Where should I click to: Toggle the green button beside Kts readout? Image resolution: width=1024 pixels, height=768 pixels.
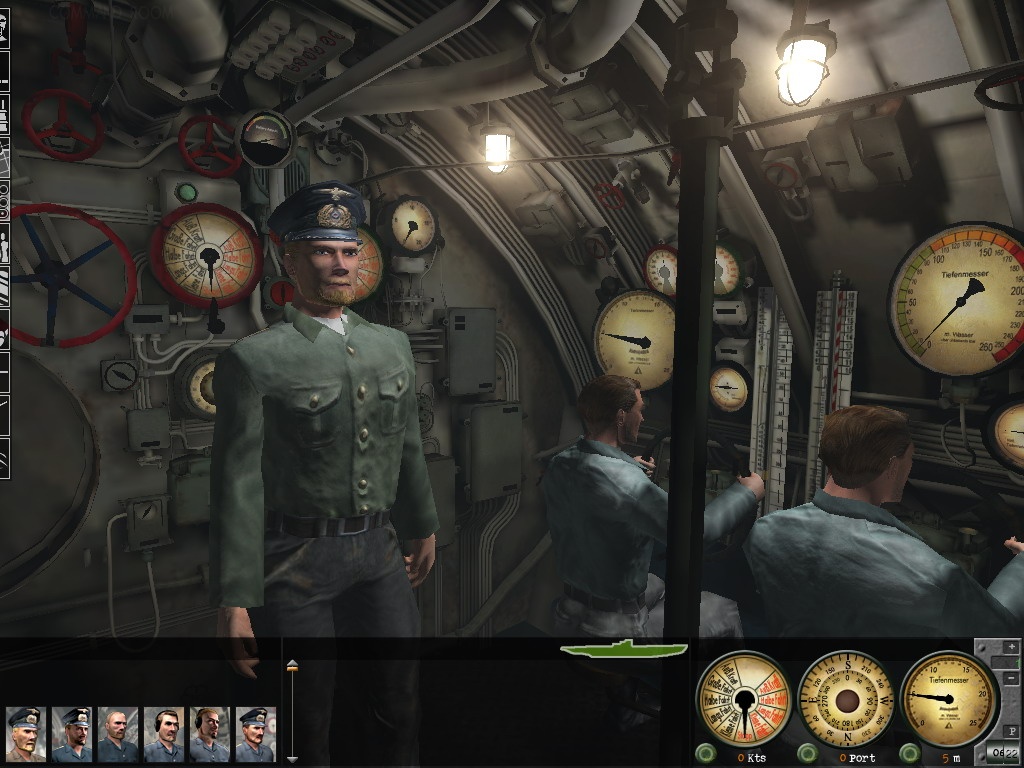point(705,753)
